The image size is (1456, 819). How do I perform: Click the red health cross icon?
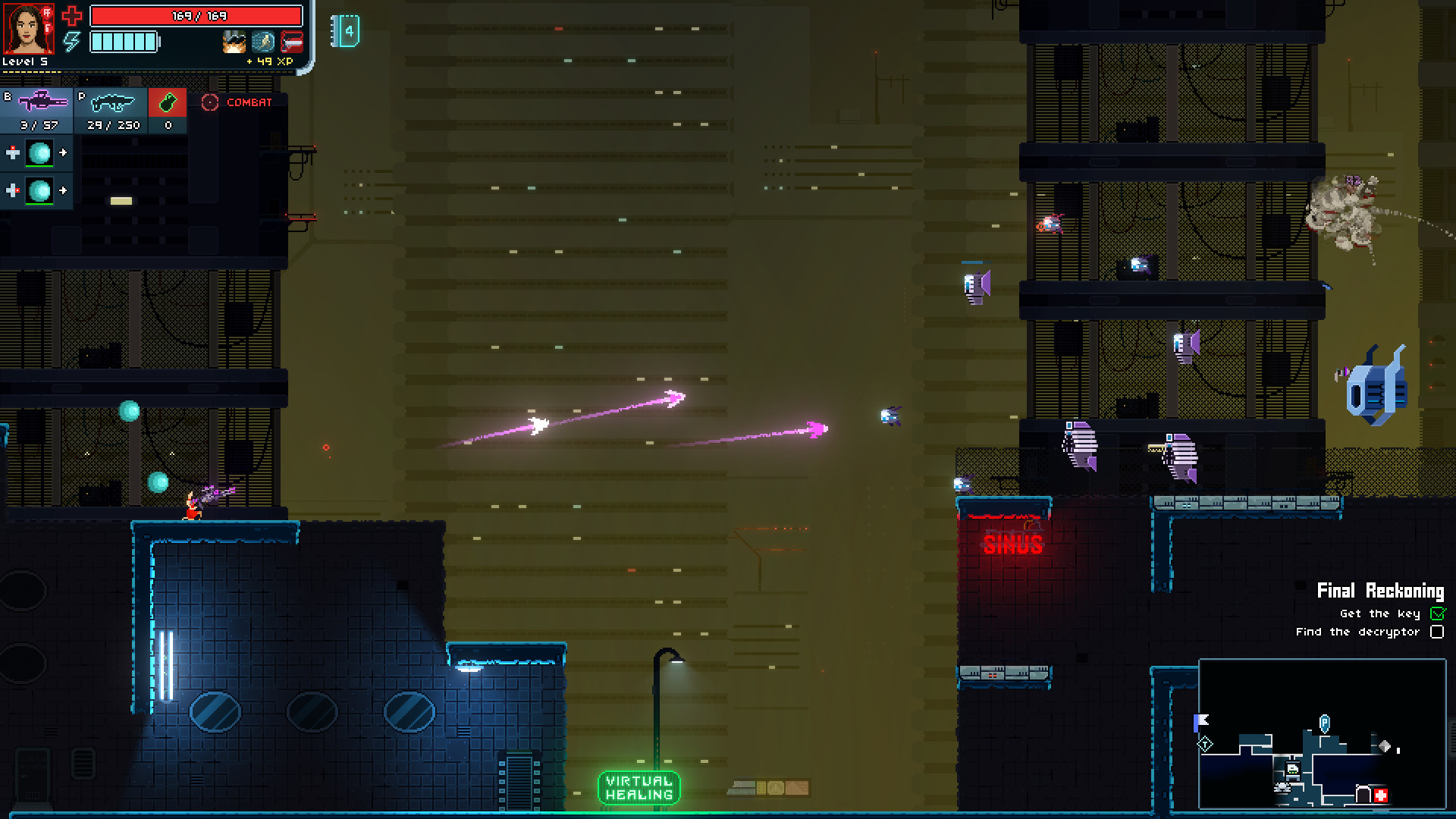tap(73, 15)
